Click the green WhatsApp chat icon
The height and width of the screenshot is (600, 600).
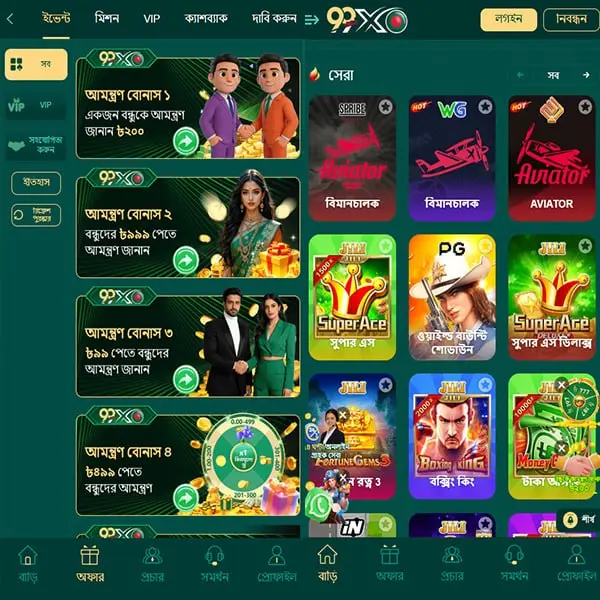tap(320, 505)
